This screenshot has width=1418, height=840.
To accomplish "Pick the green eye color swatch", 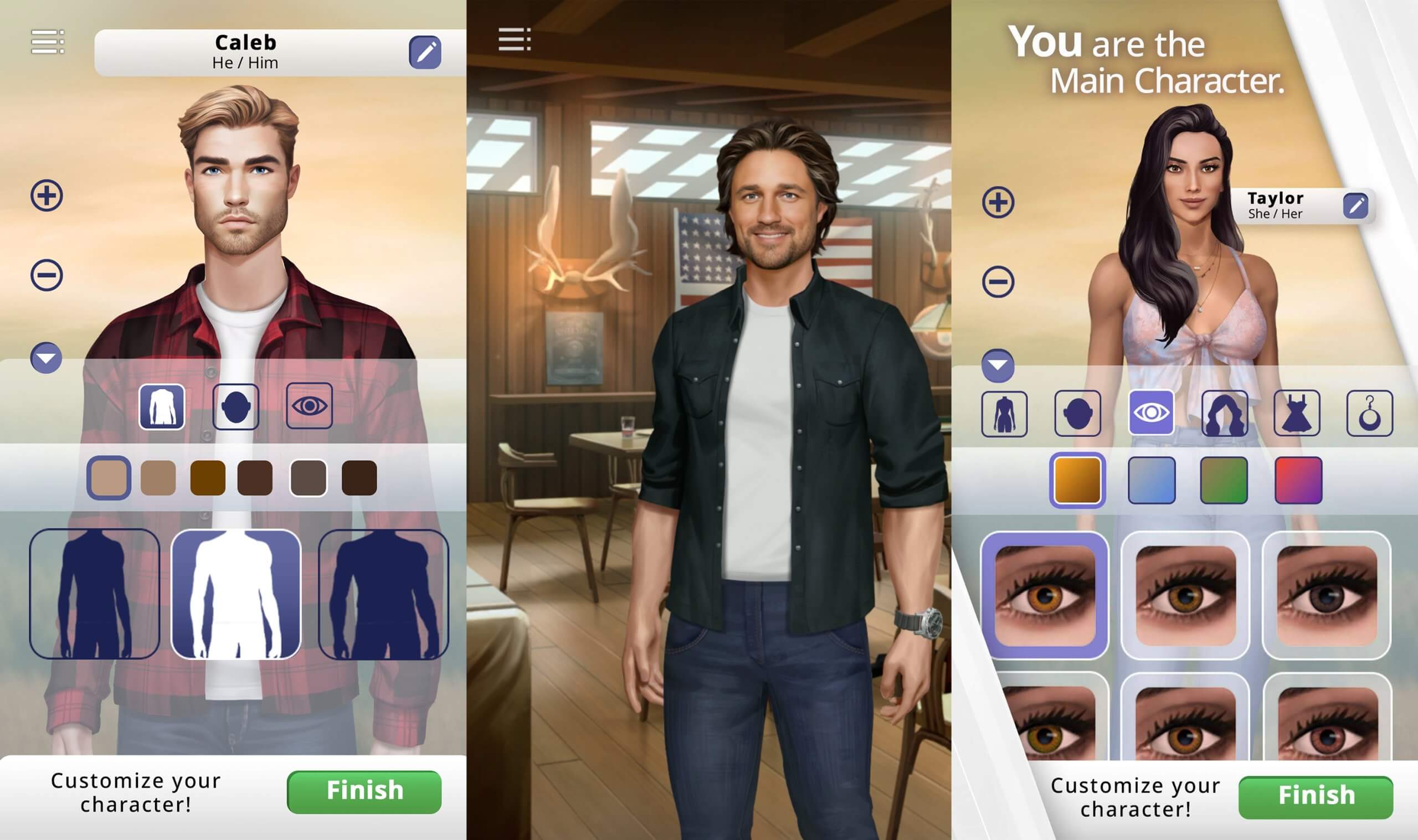I will click(1224, 481).
